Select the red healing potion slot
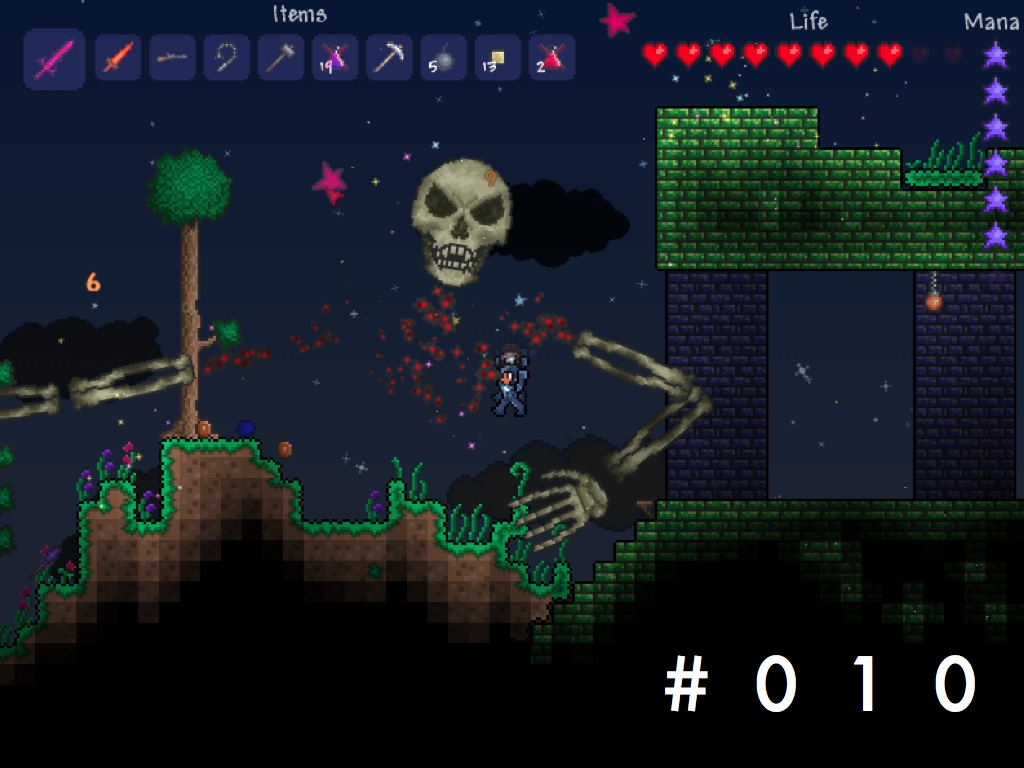 pyautogui.click(x=551, y=58)
